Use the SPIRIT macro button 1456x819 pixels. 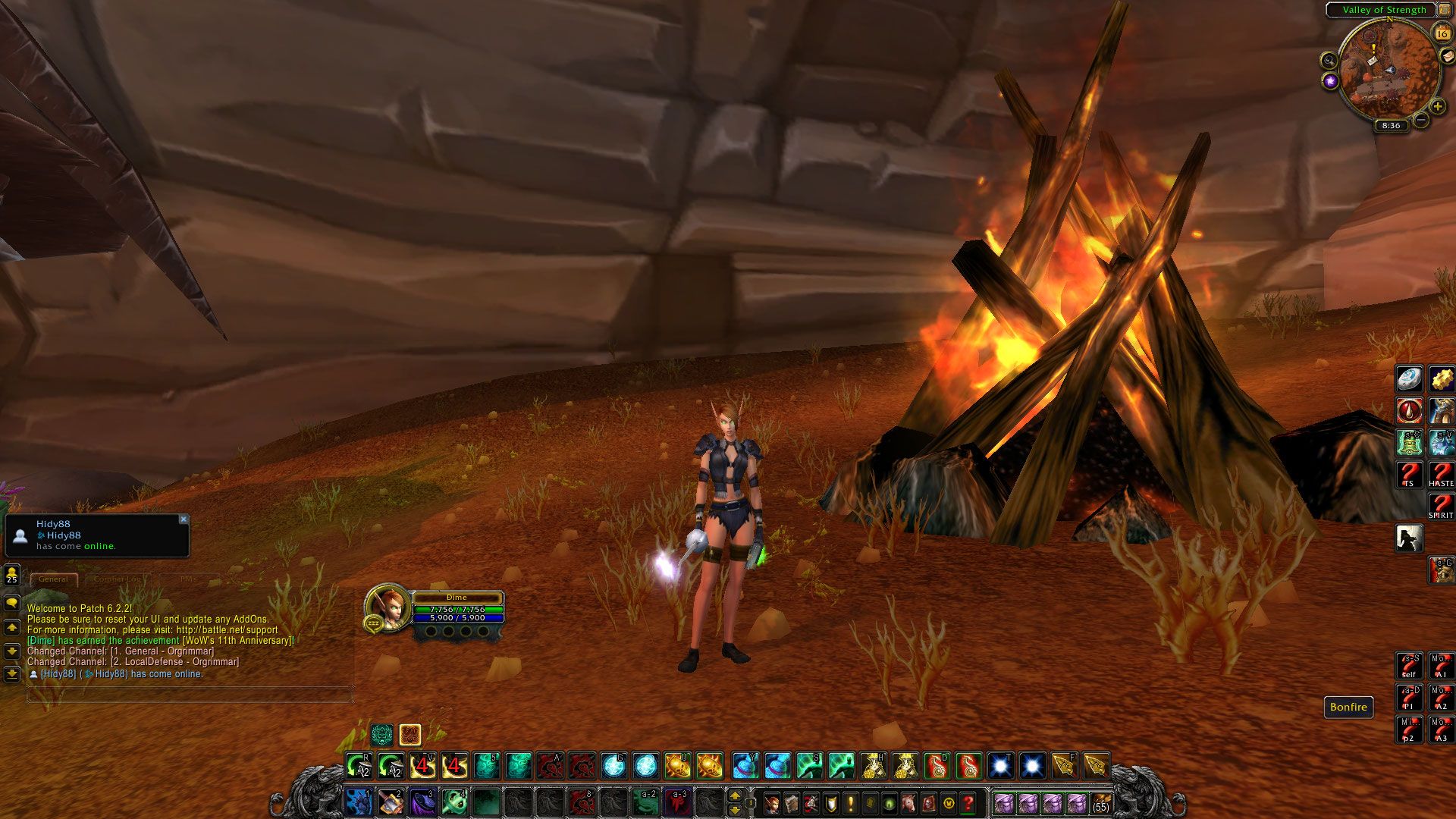(1441, 507)
